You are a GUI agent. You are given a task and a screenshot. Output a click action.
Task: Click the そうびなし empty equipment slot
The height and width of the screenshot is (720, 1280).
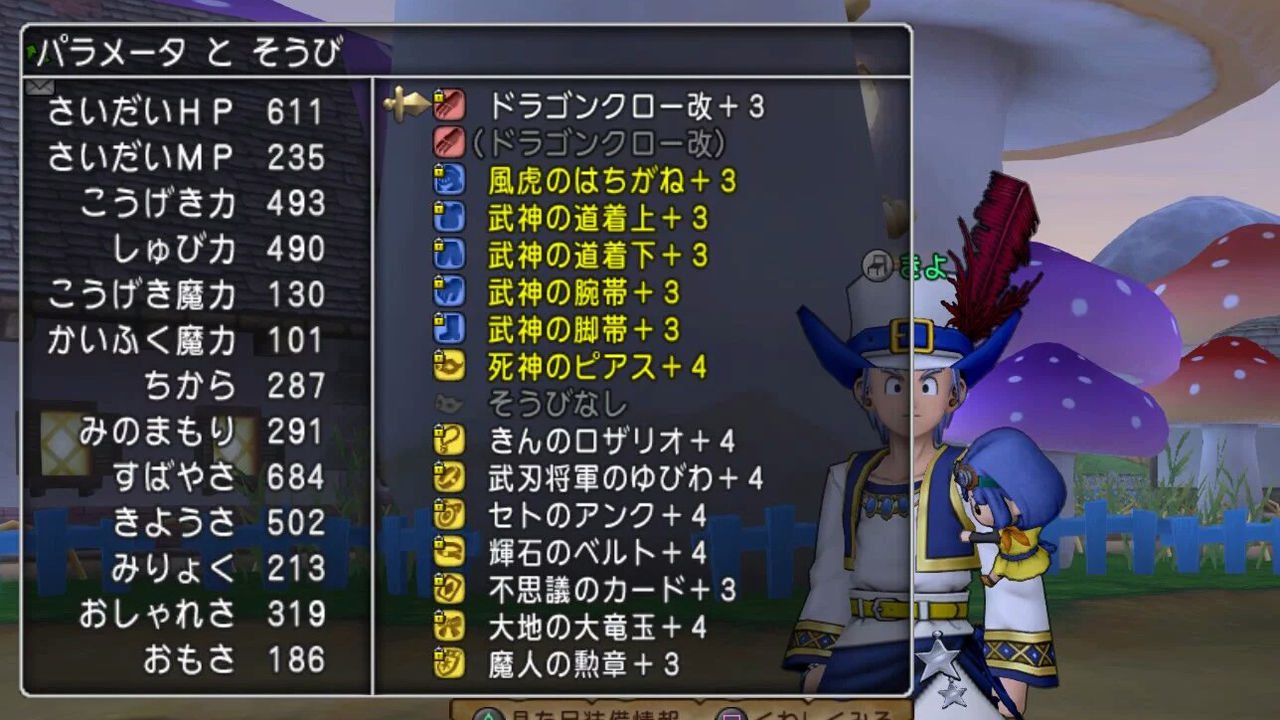[450, 402]
